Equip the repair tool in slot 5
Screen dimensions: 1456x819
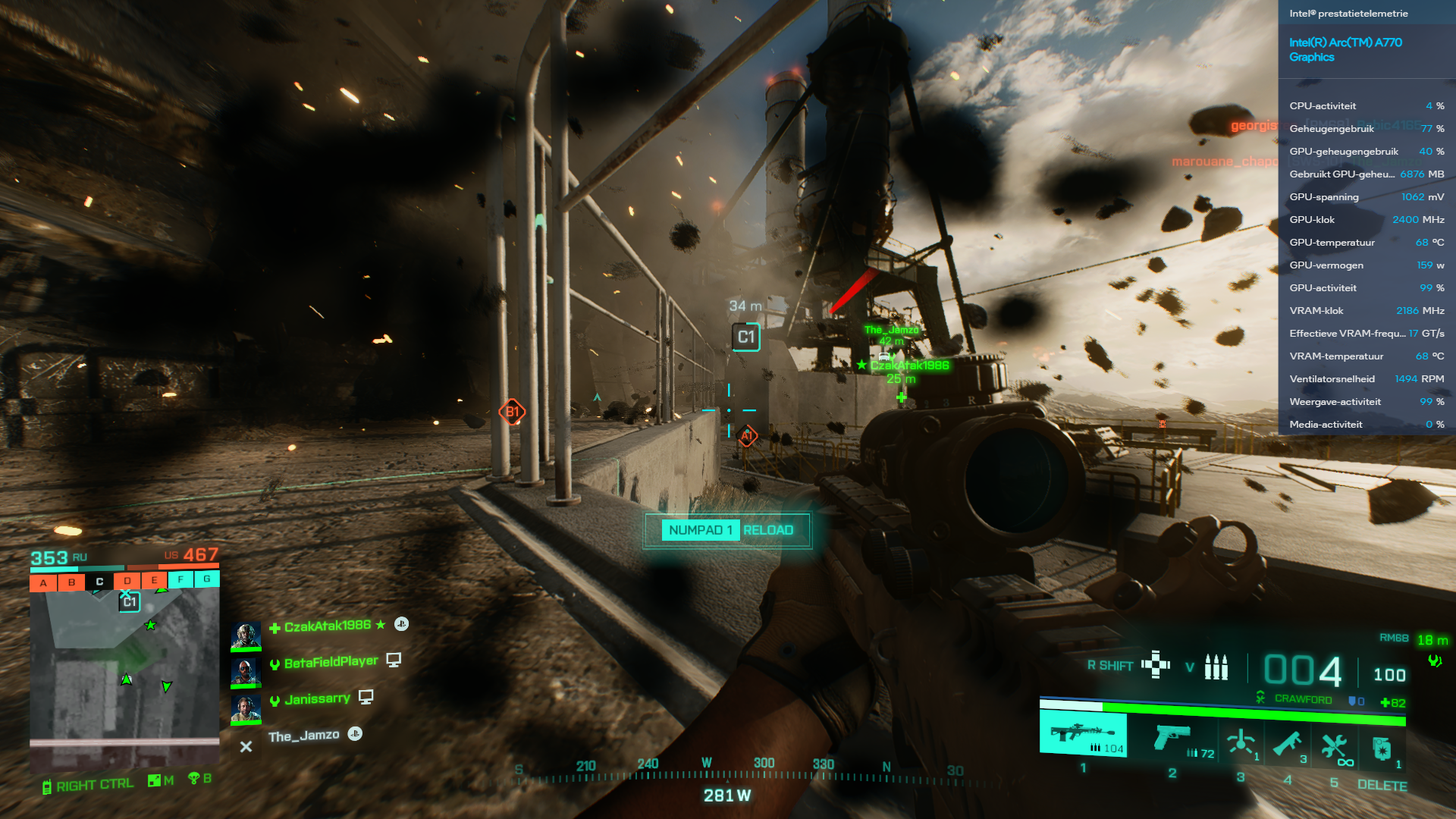pos(1334,746)
